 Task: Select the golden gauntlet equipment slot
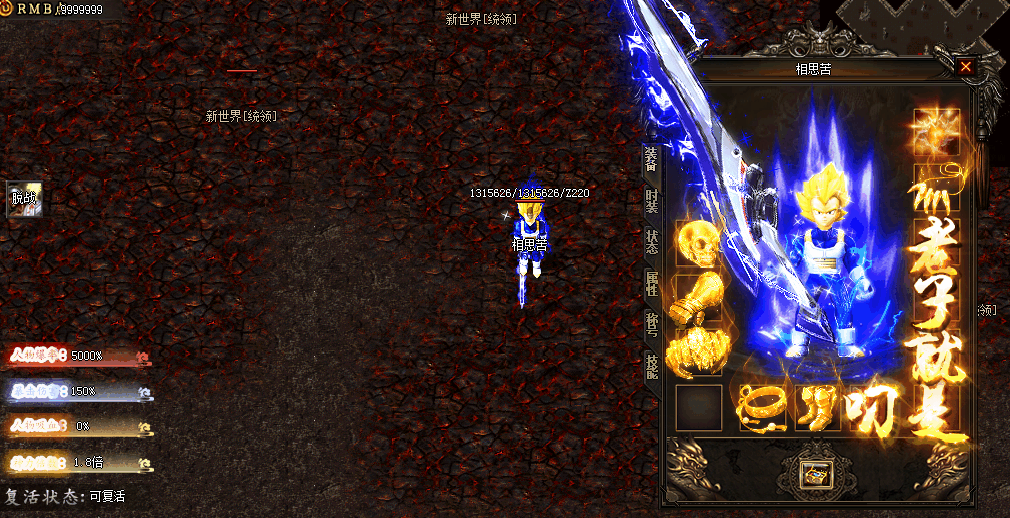[699, 297]
